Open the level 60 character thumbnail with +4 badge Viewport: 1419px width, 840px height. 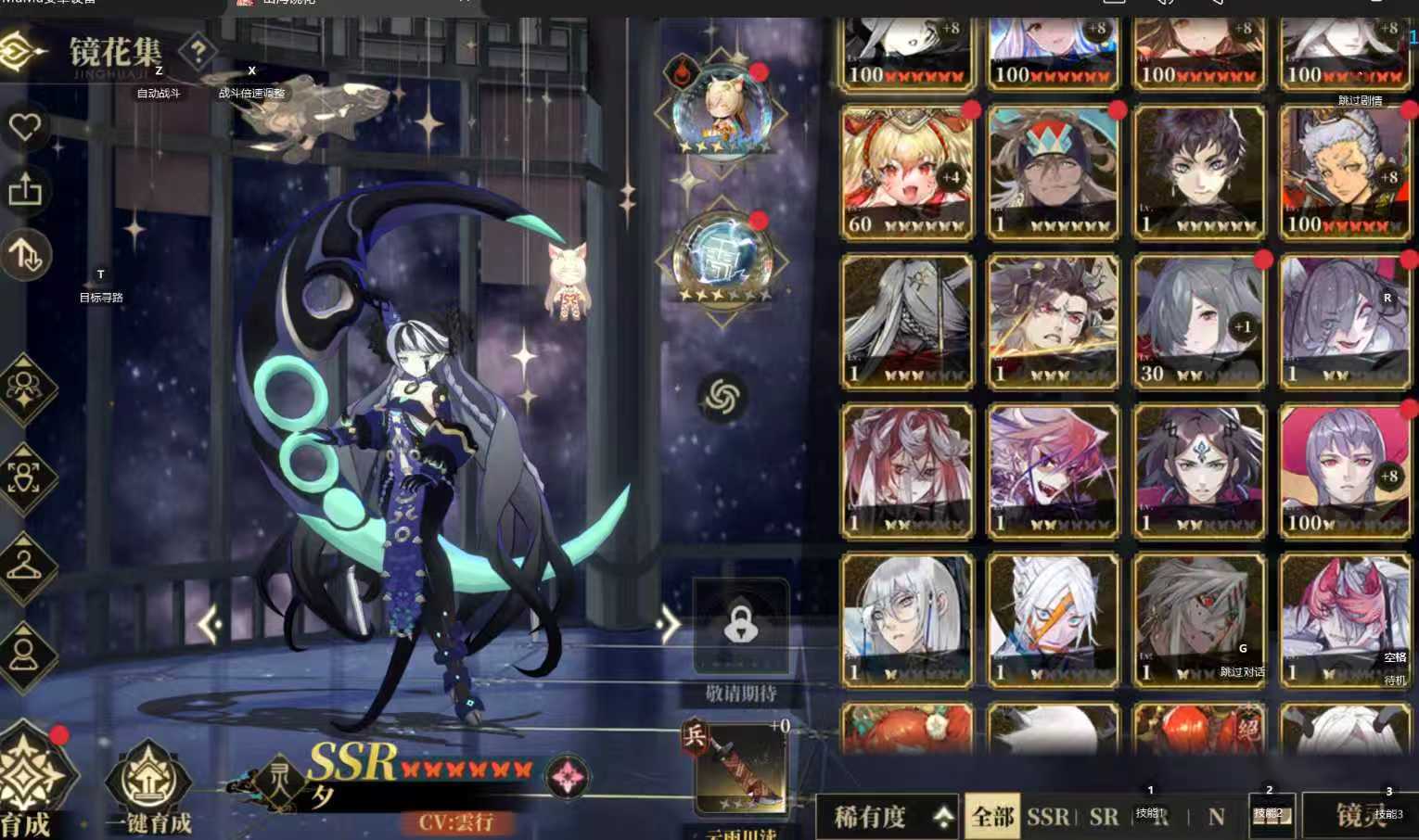coord(906,172)
